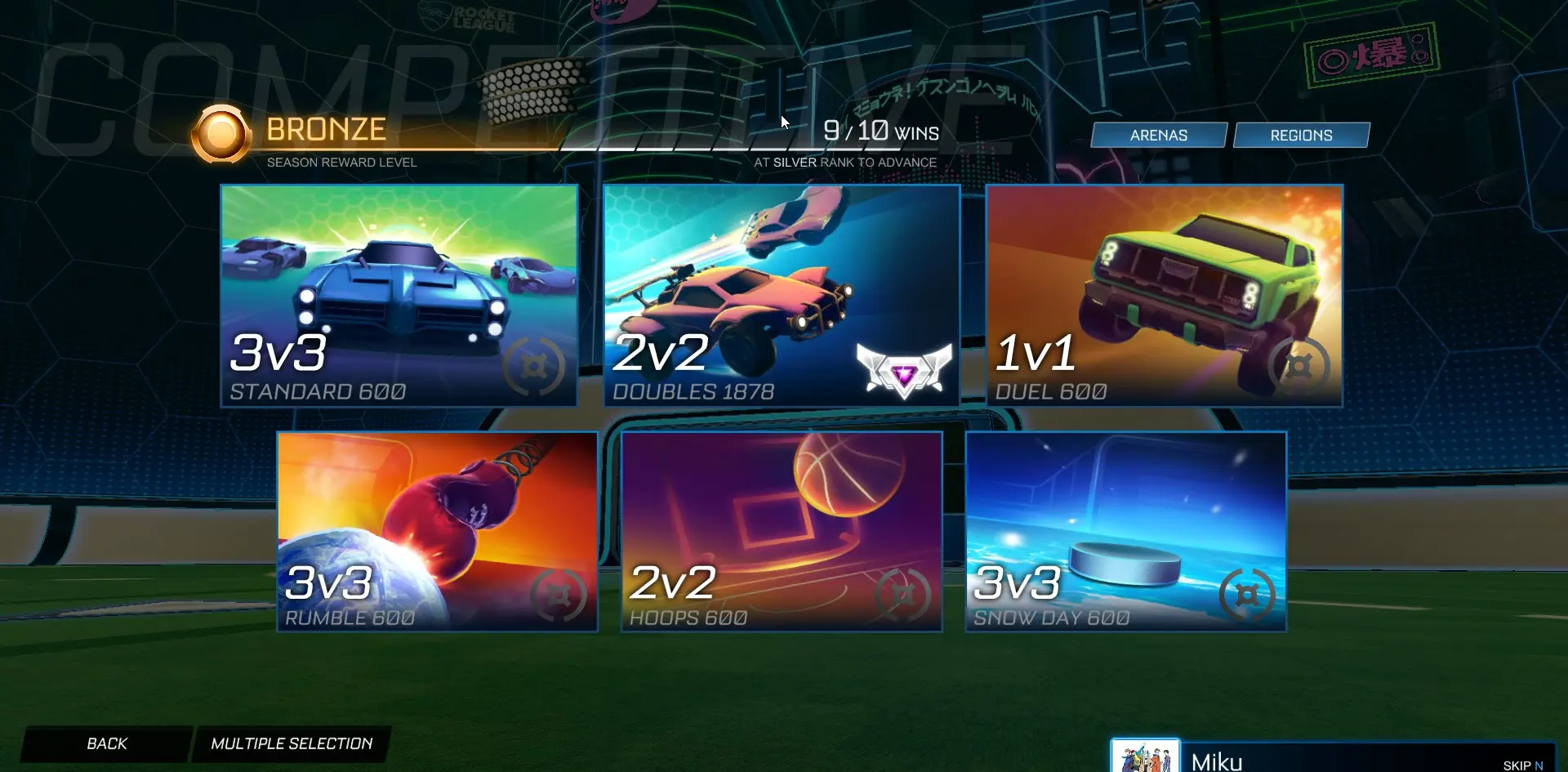Open Multiple Selection mode
Image resolution: width=1568 pixels, height=772 pixels.
pyautogui.click(x=292, y=743)
